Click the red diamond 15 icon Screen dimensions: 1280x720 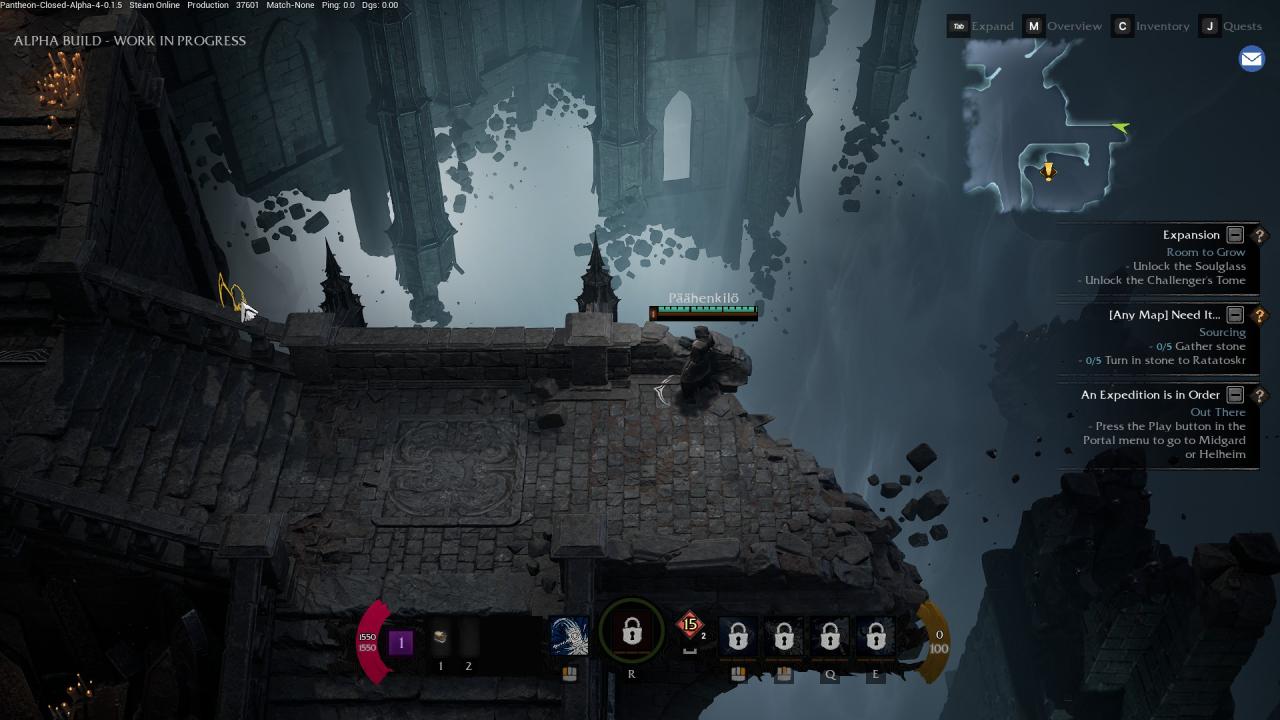pos(689,626)
